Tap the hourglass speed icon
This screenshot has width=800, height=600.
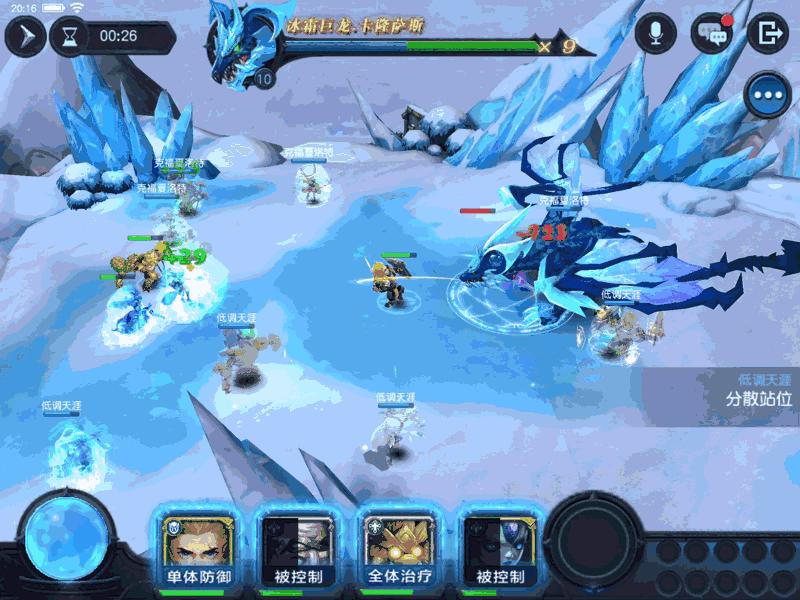(69, 37)
